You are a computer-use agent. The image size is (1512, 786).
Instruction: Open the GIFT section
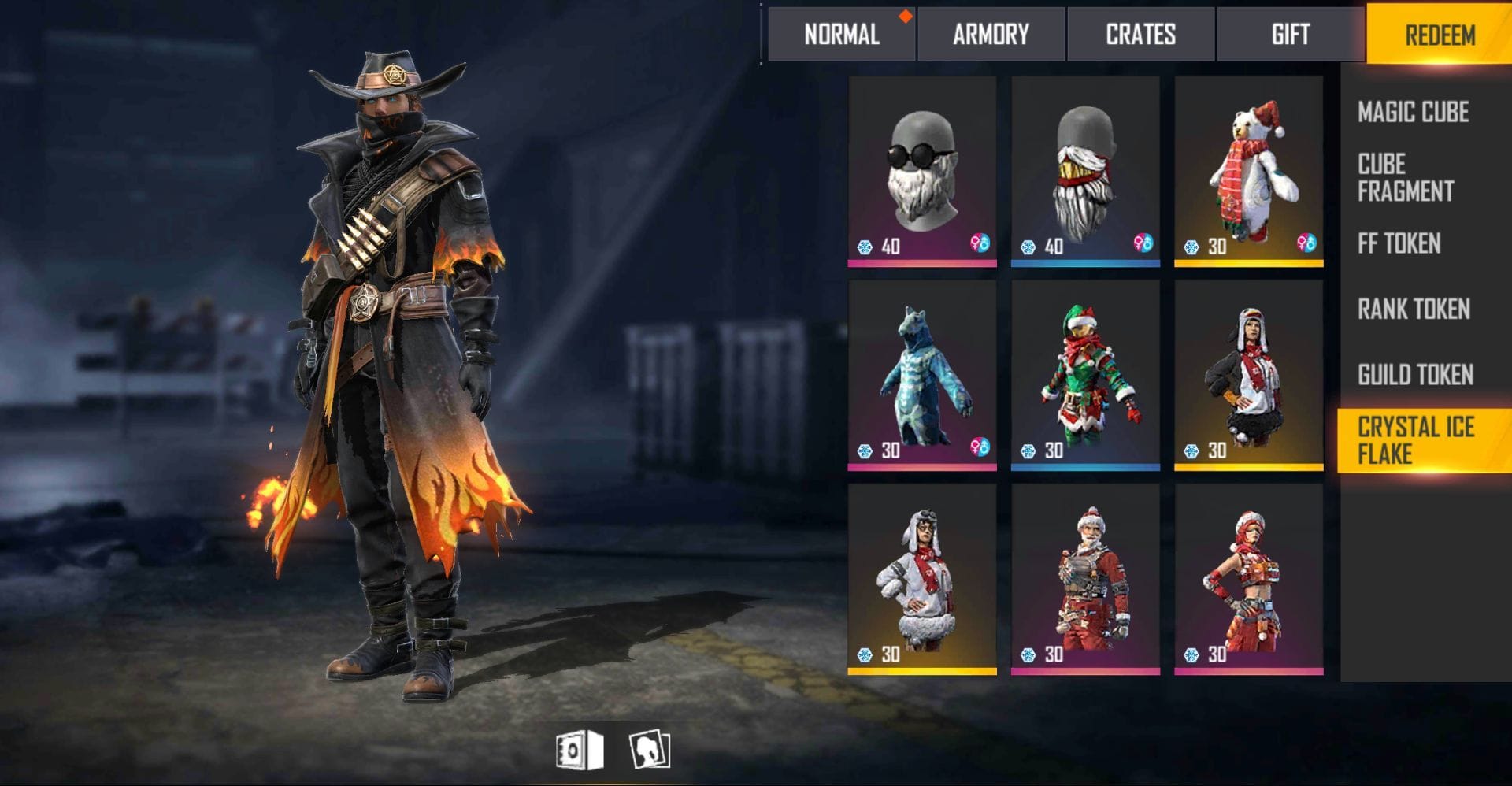tap(1290, 35)
